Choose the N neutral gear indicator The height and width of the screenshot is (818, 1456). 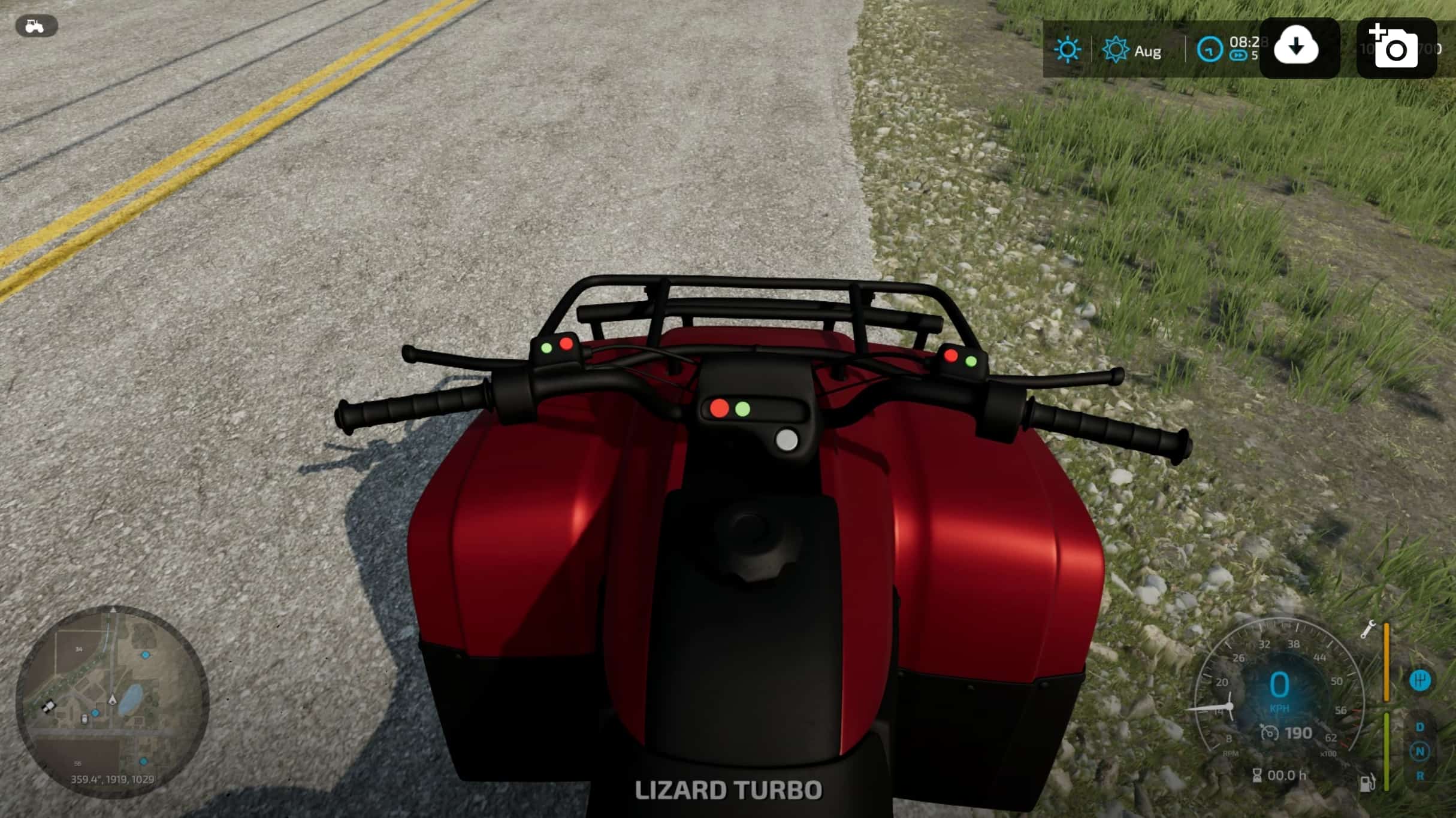(1419, 752)
